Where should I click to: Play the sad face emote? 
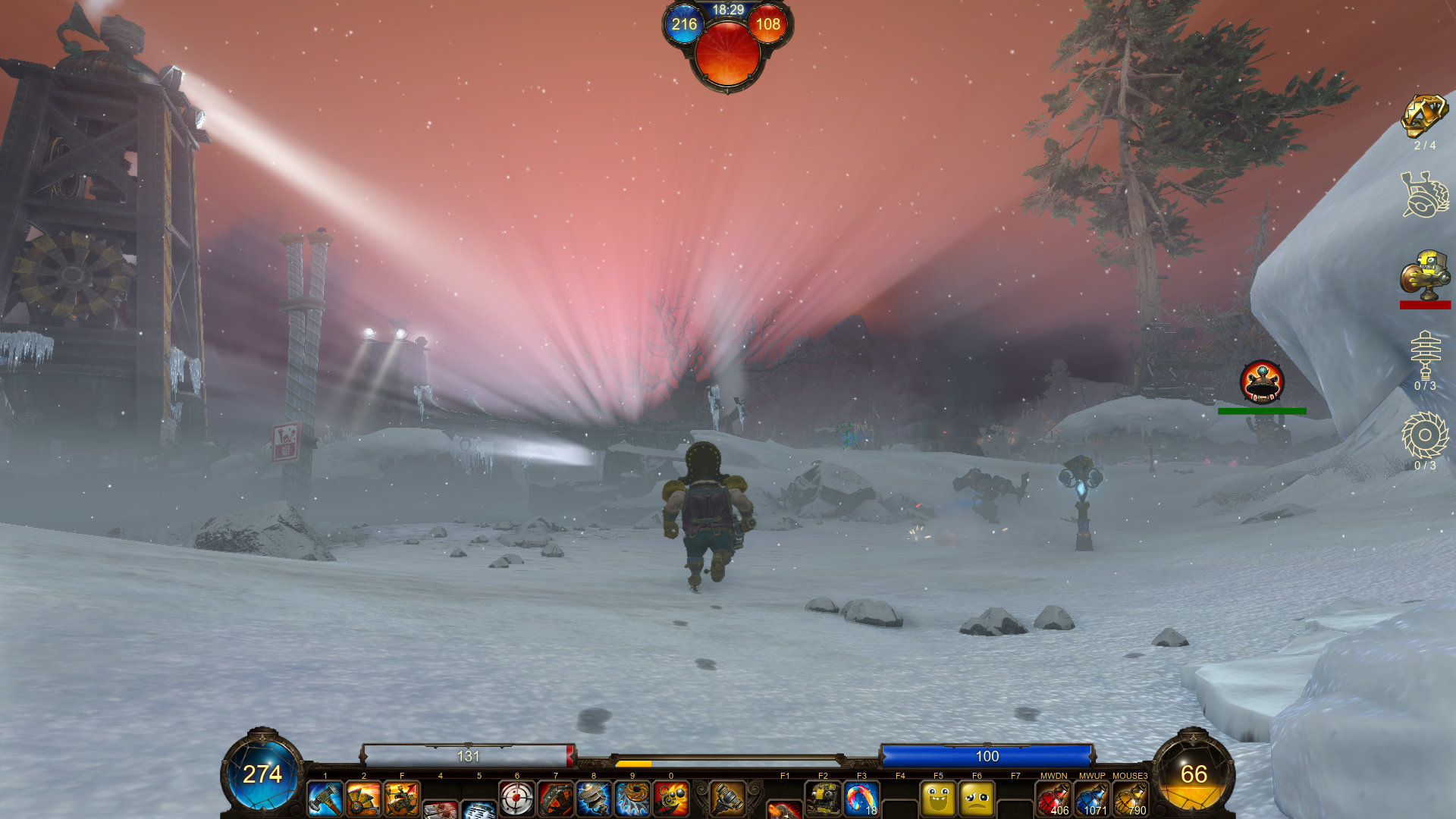pos(977,799)
